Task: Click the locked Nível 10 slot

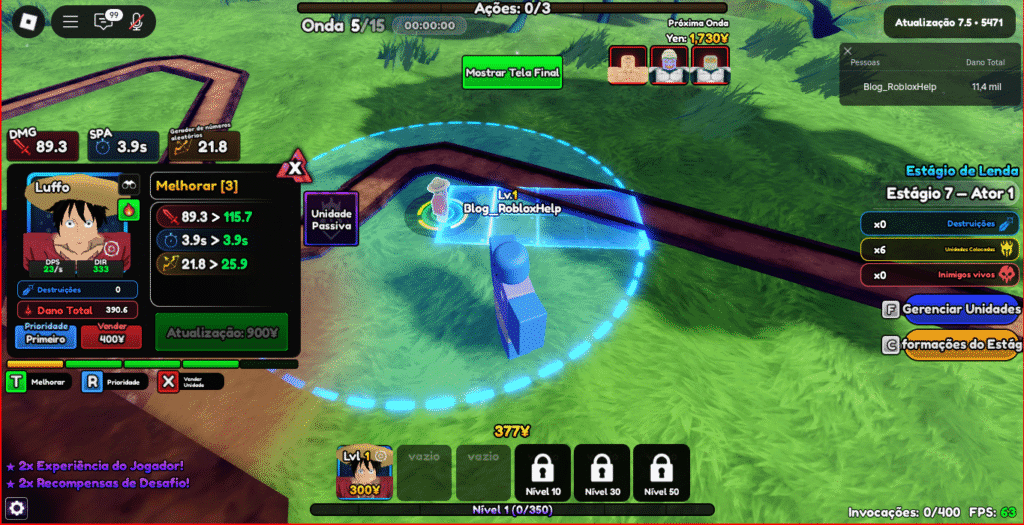Action: (x=543, y=472)
